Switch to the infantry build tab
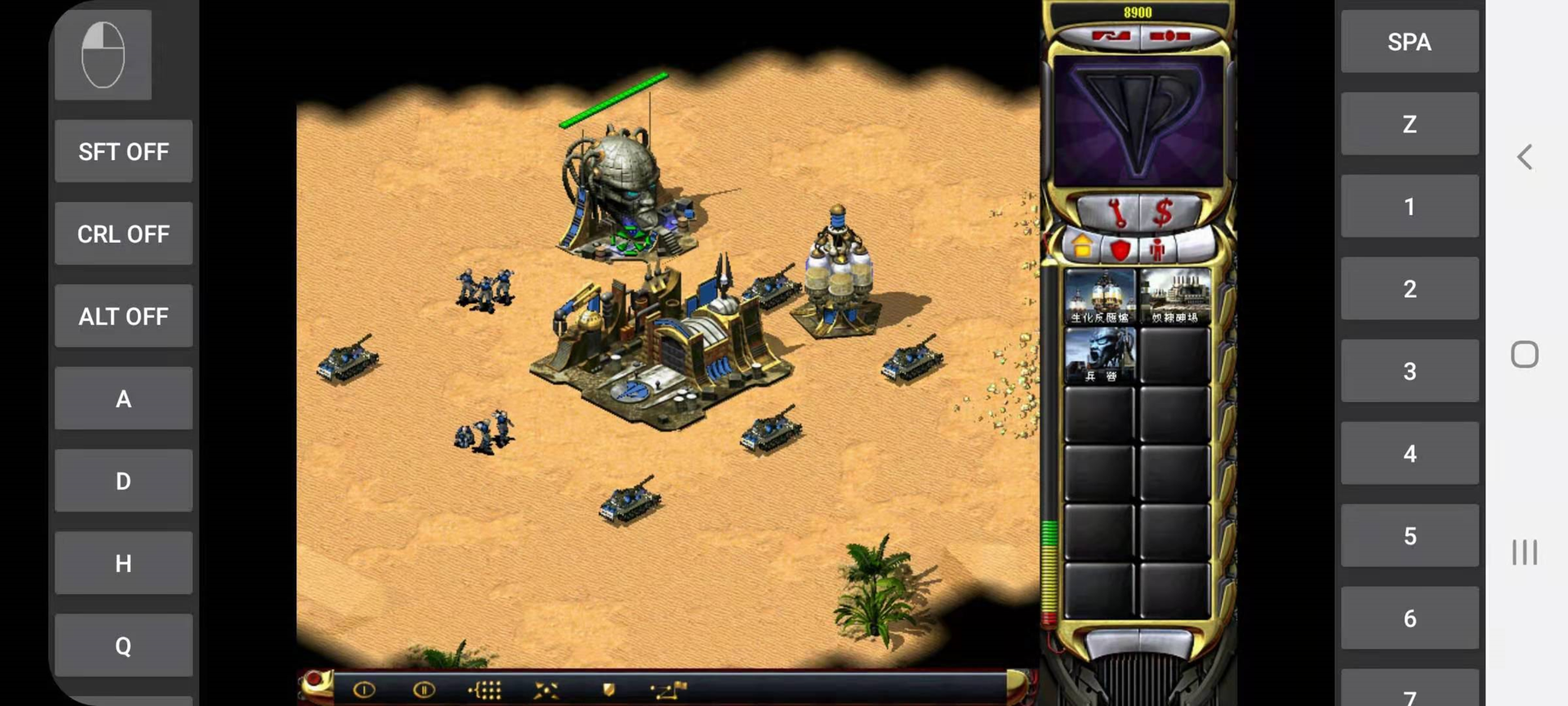Image resolution: width=1568 pixels, height=706 pixels. [1157, 248]
